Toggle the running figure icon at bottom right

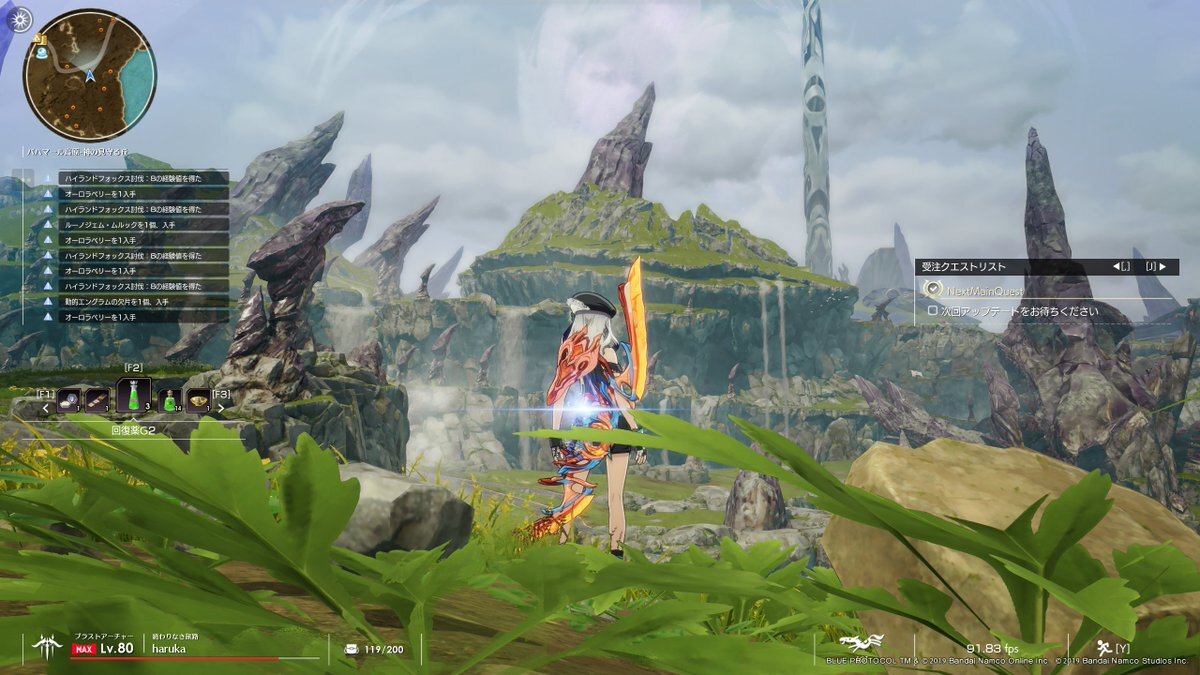(x=1106, y=647)
